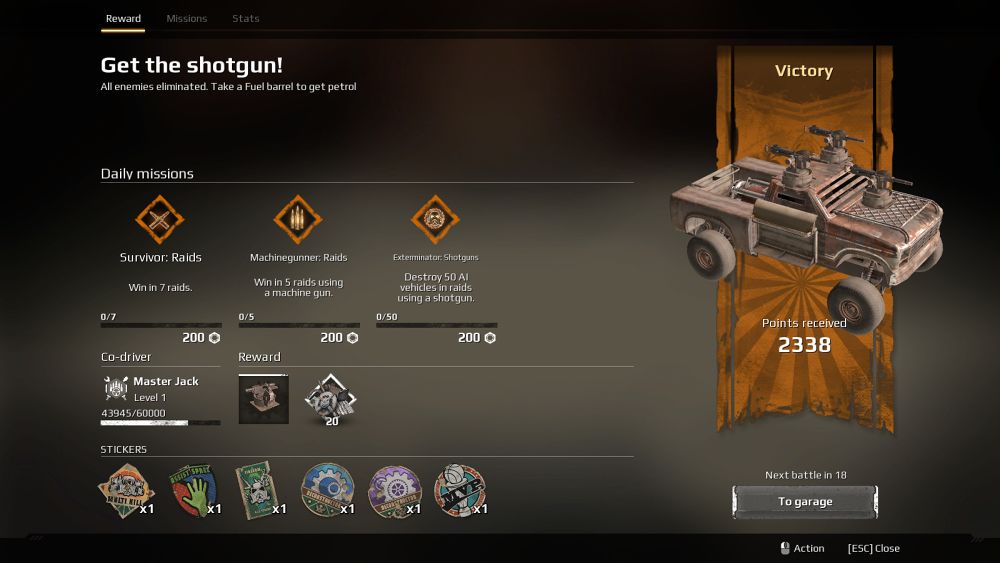
Task: Open the Stats tab
Action: pos(245,19)
